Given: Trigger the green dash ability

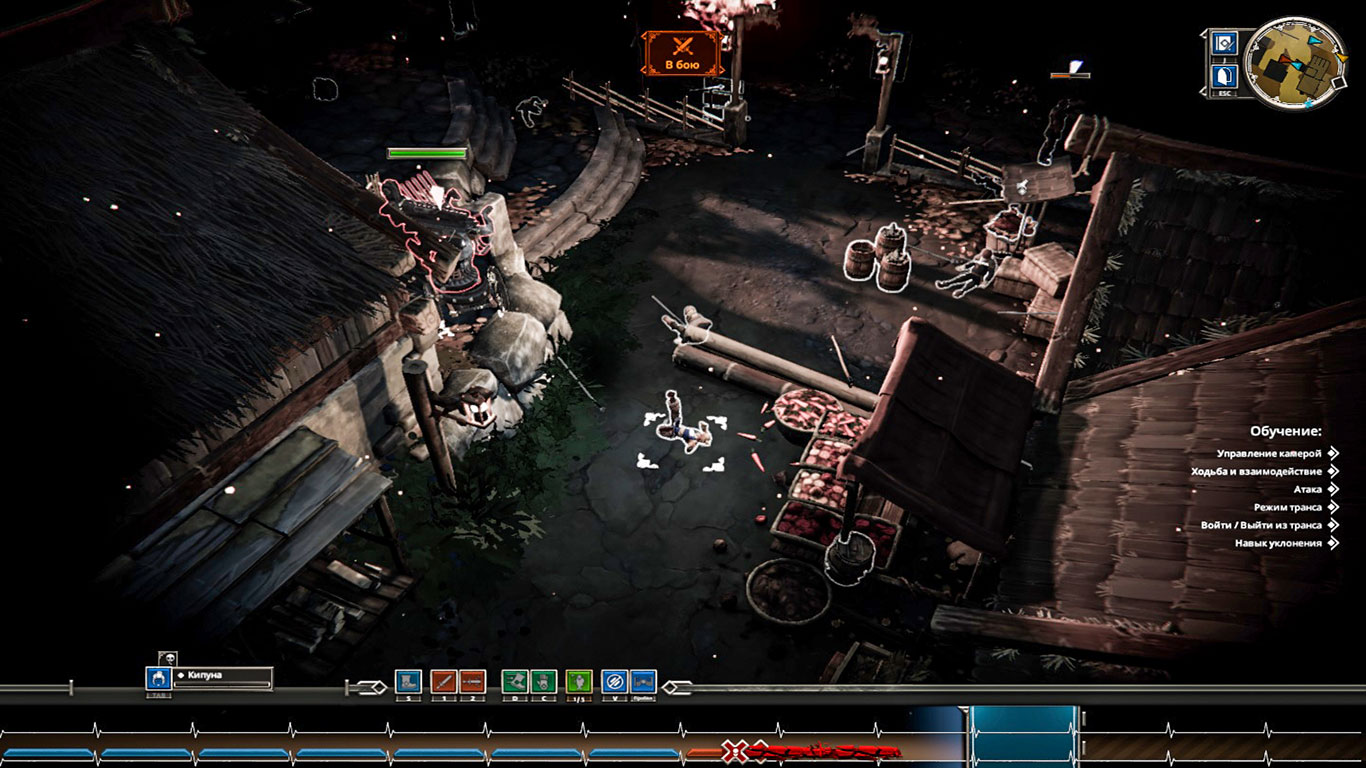Looking at the screenshot, I should tap(514, 681).
